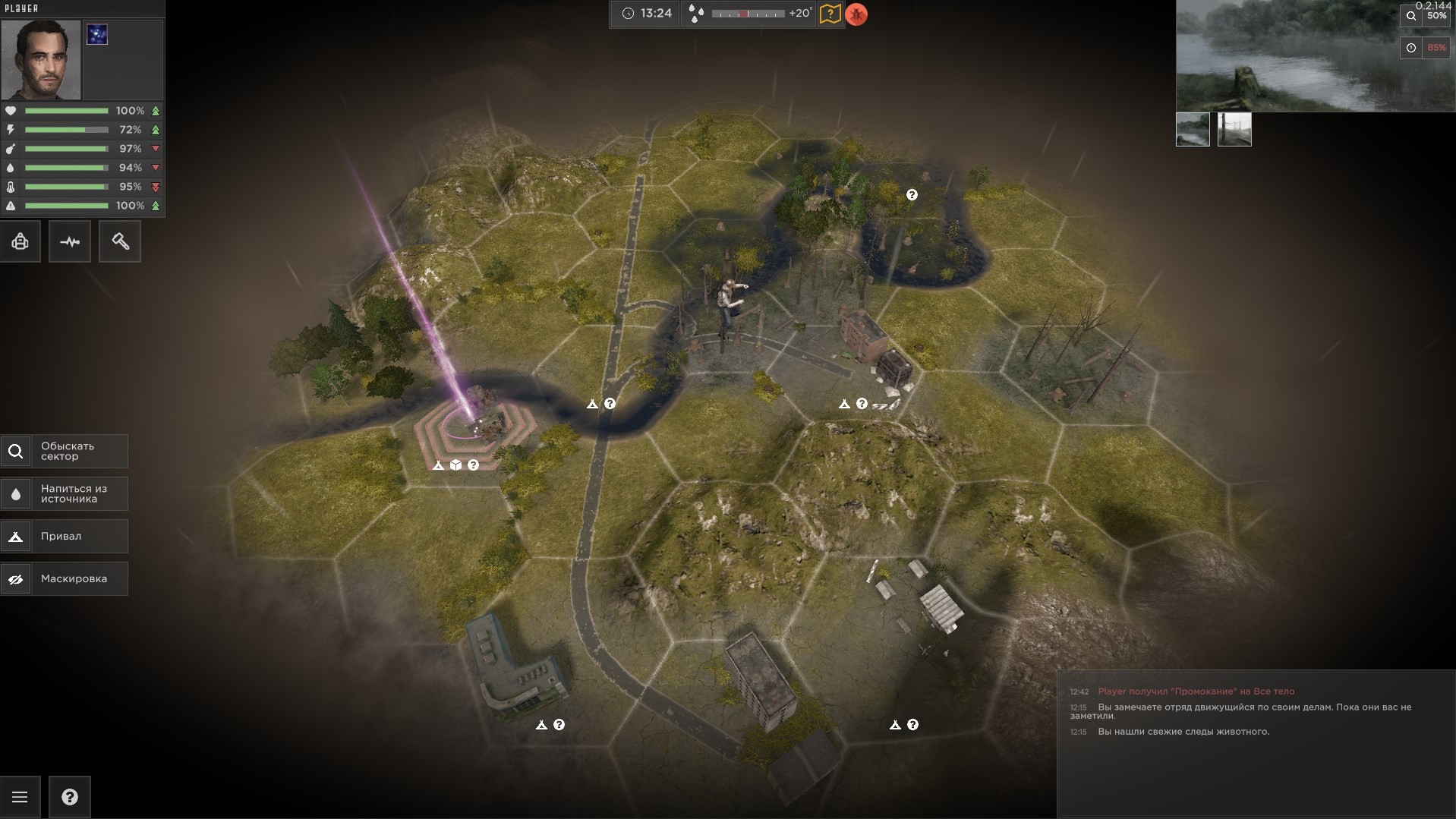Open the hammer crafting menu
Viewport: 1456px width, 819px height.
pos(120,242)
